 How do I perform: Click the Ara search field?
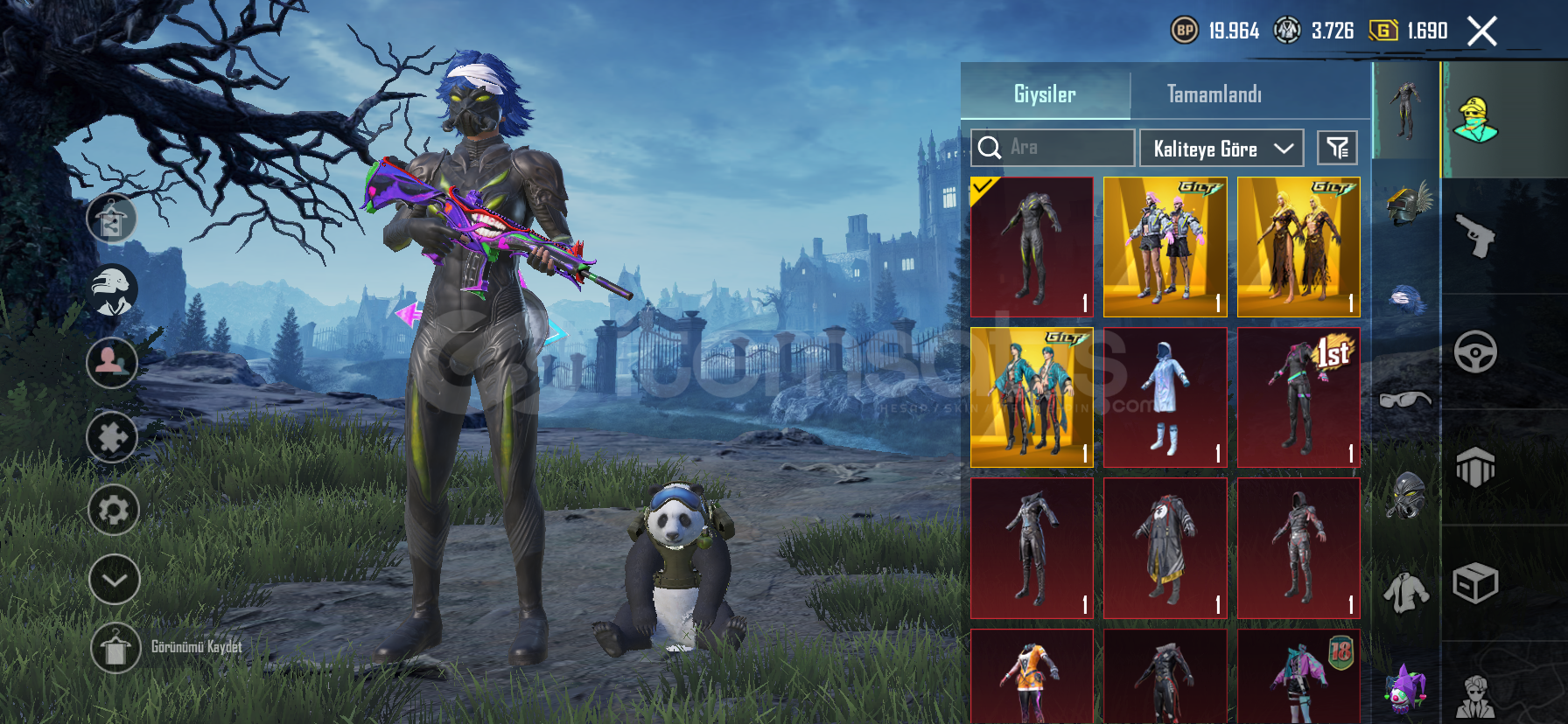pos(1053,148)
